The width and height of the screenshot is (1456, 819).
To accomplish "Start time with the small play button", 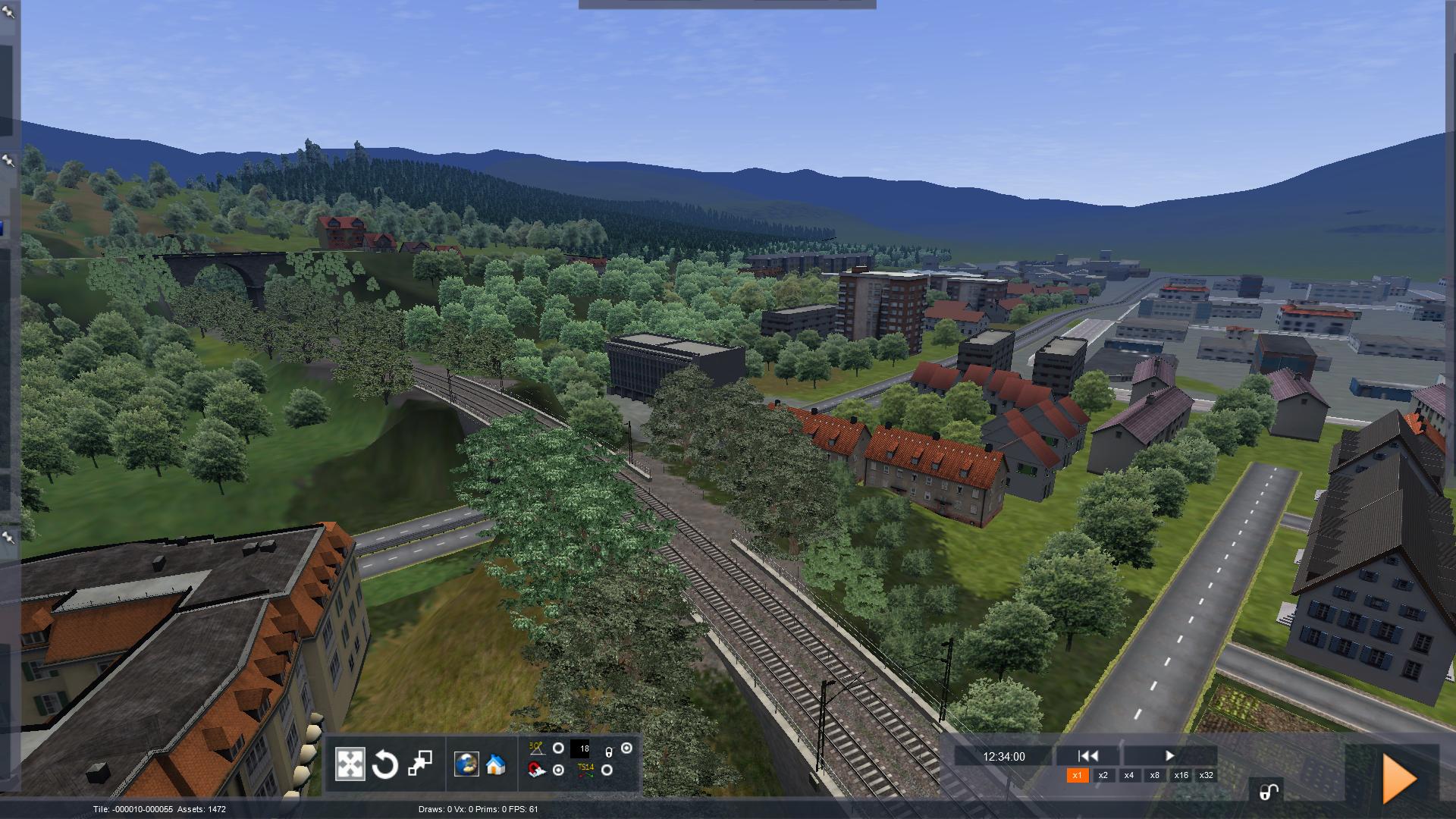I will [1169, 756].
